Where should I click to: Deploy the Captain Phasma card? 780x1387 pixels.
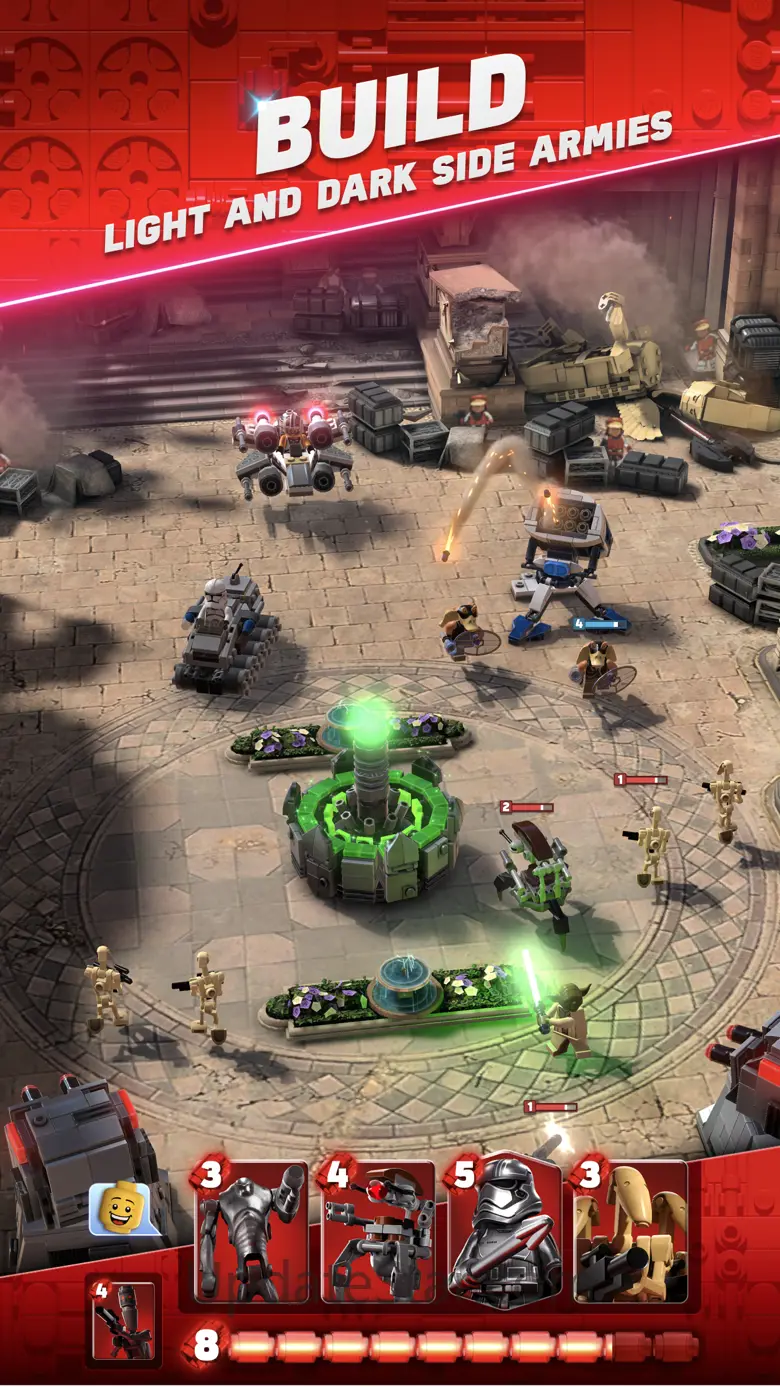(x=504, y=1232)
